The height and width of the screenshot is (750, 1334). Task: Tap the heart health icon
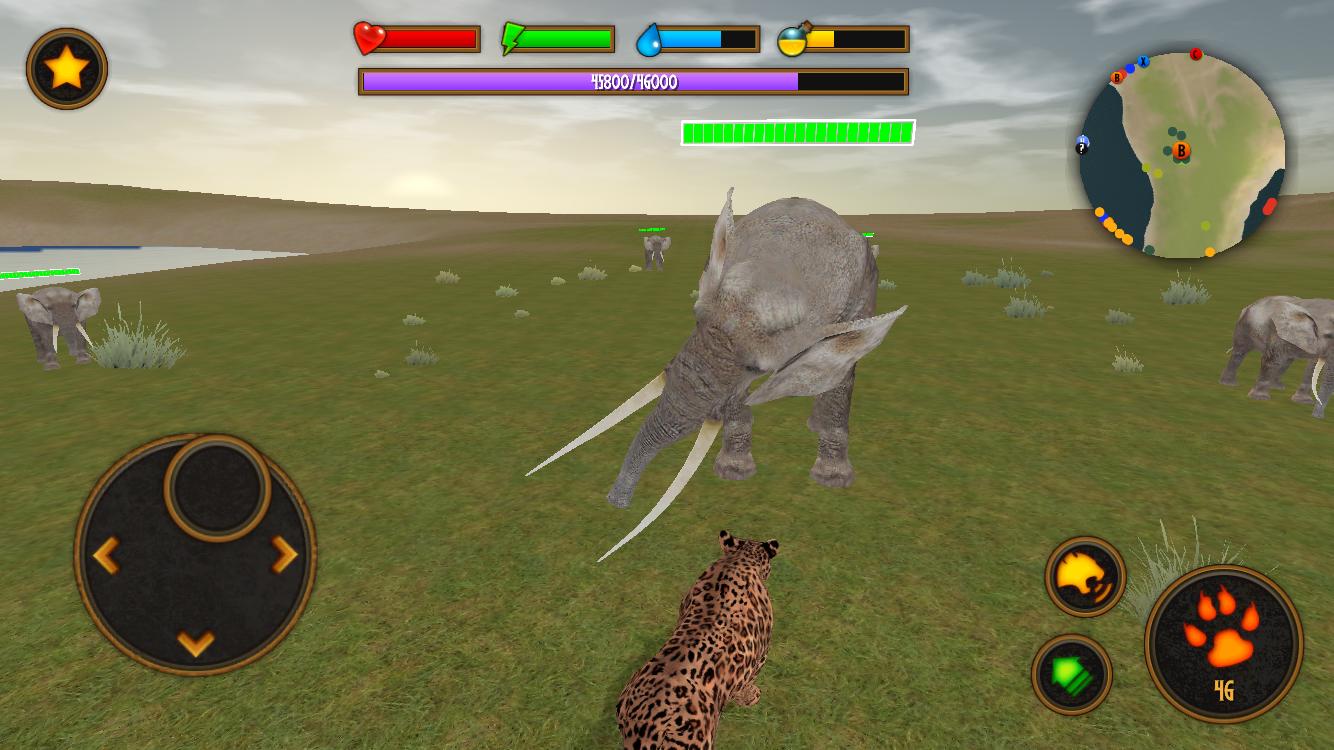tap(367, 40)
